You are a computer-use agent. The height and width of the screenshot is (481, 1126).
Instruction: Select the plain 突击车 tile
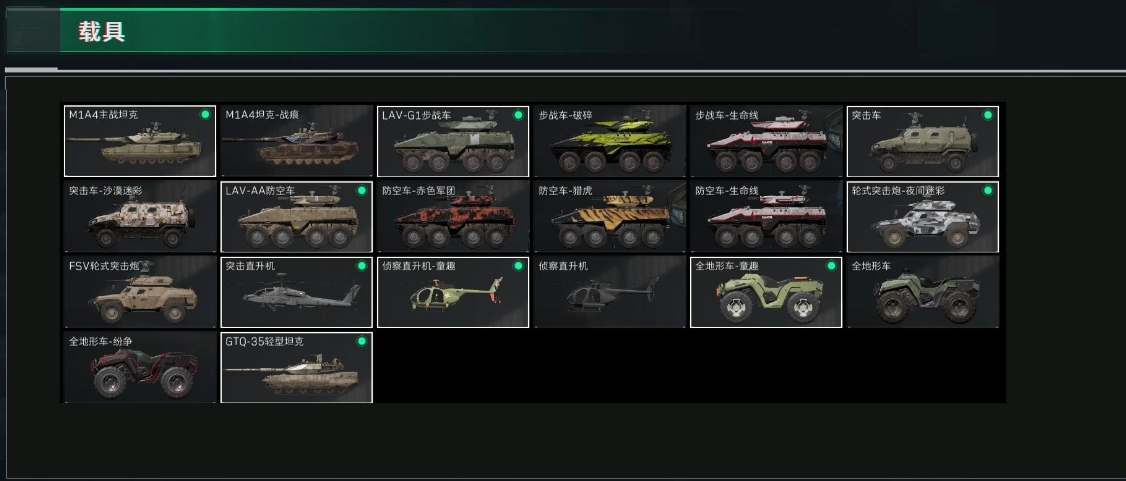tap(923, 141)
